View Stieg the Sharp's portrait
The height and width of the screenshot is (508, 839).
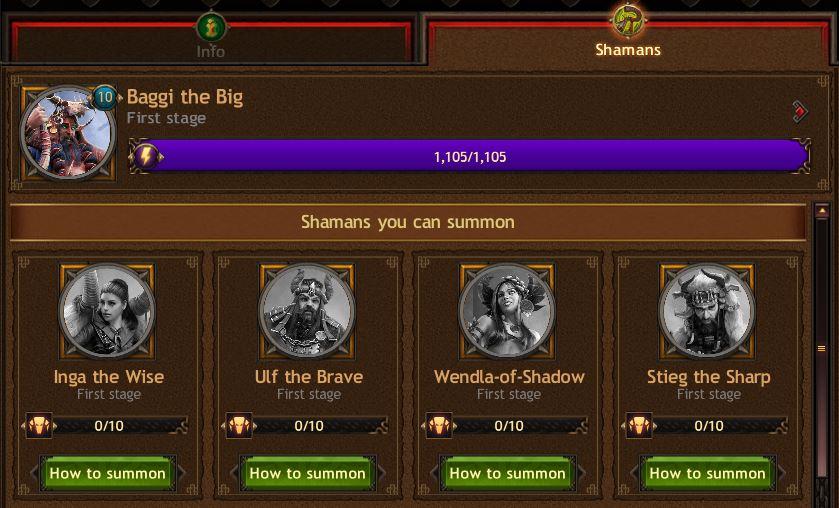tap(708, 311)
